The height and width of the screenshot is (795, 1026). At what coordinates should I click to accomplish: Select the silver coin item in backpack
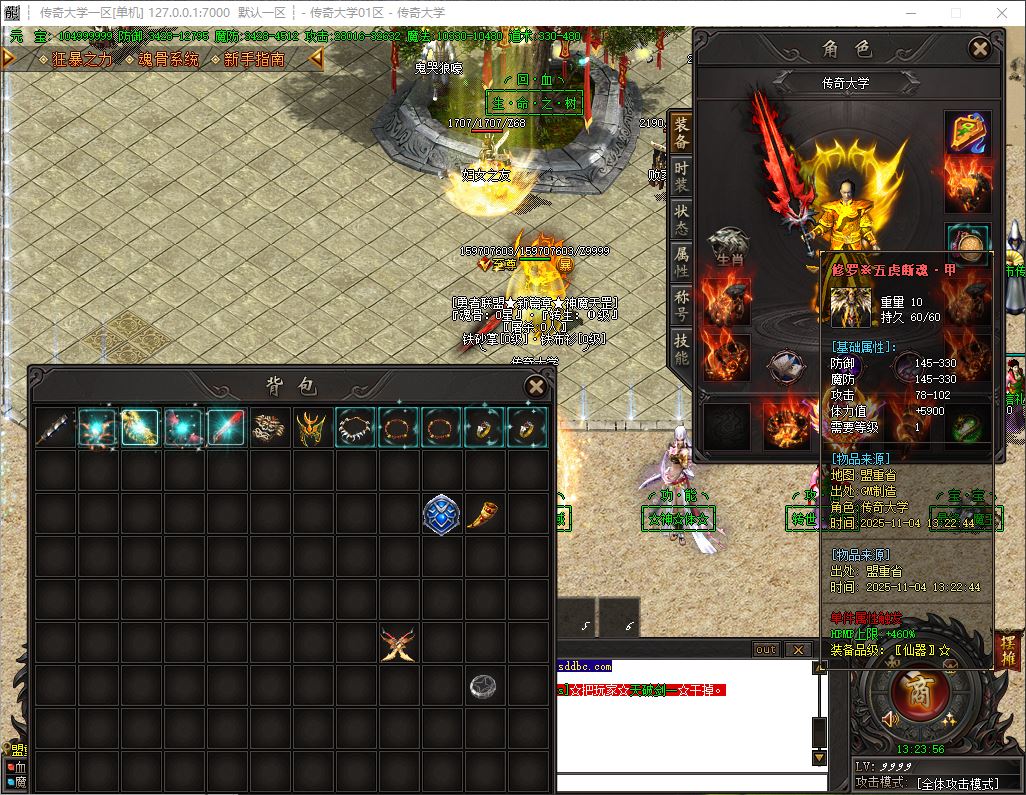(484, 685)
